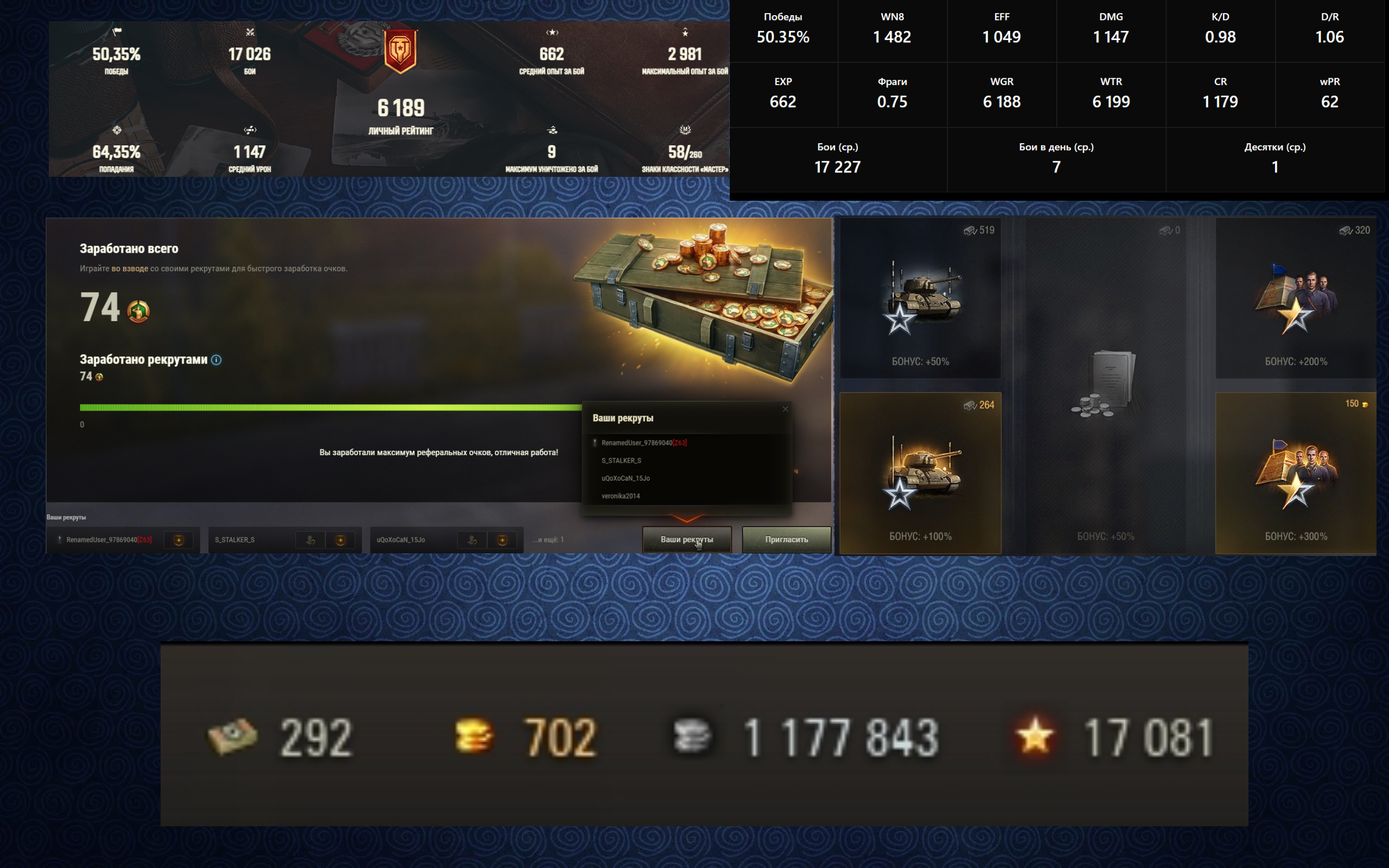
Task: Click the platoon invite icon on S_STALKER_S card
Action: click(x=310, y=540)
